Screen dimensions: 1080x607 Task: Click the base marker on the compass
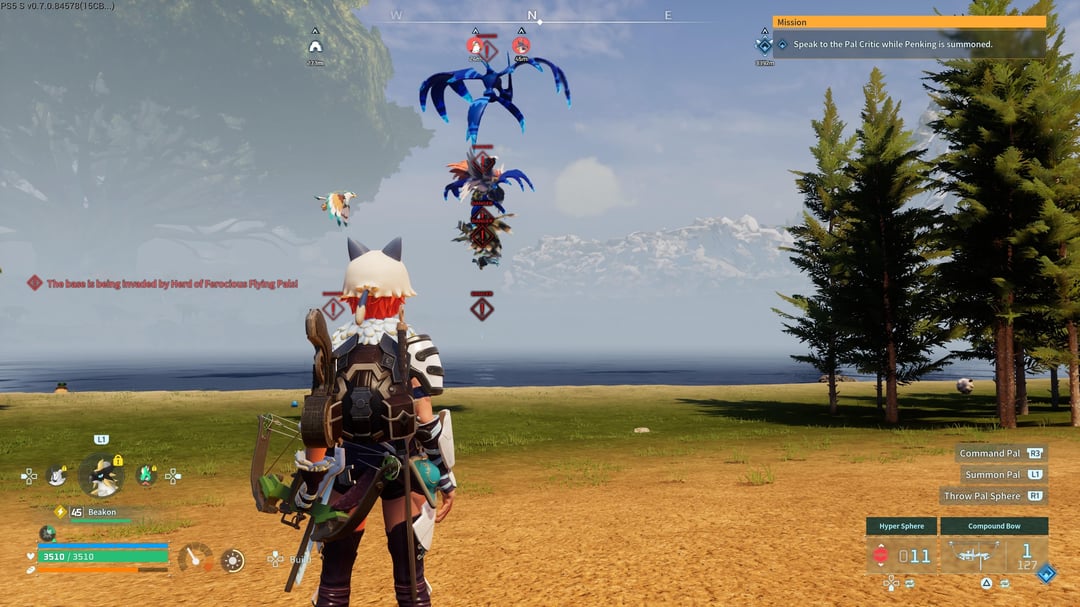click(x=316, y=46)
